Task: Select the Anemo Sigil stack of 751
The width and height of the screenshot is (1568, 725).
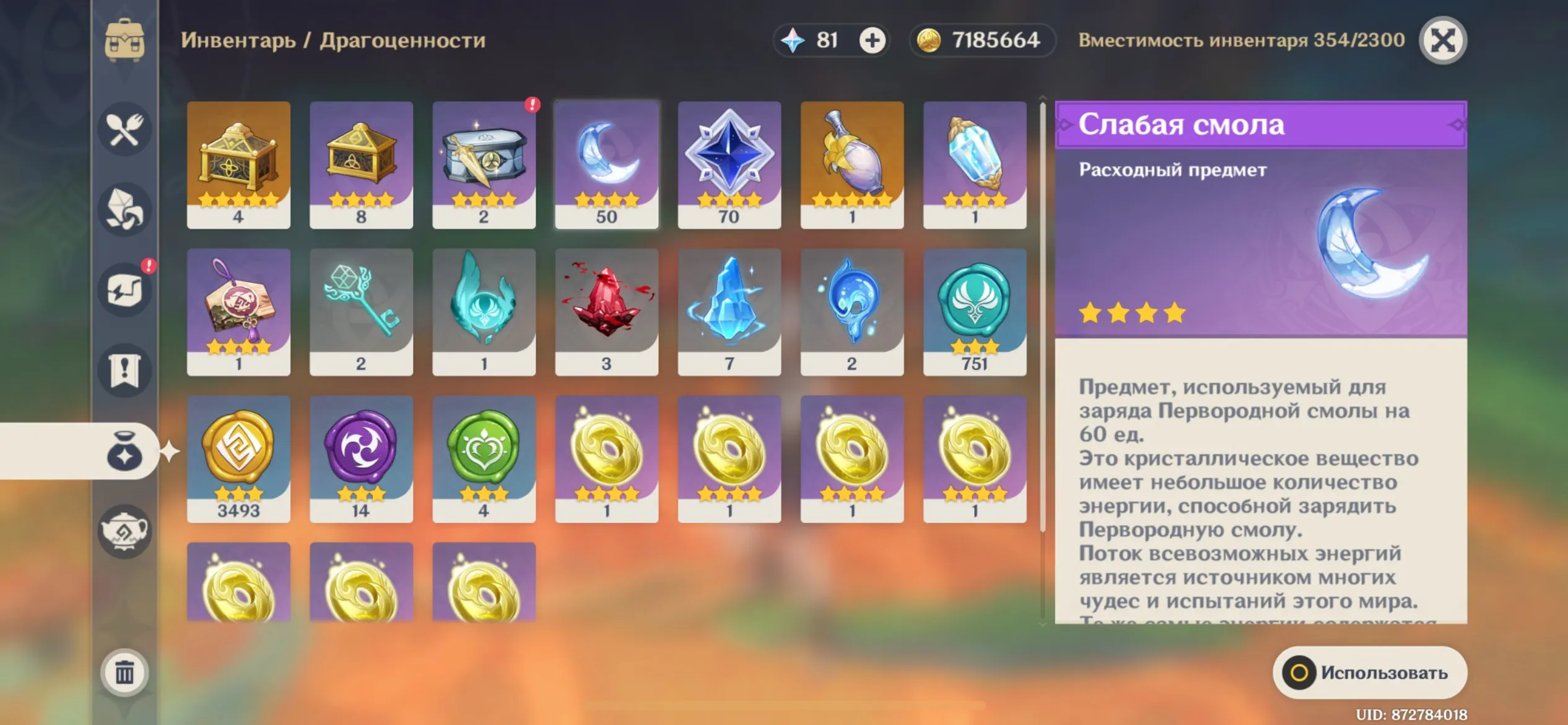Action: point(975,310)
